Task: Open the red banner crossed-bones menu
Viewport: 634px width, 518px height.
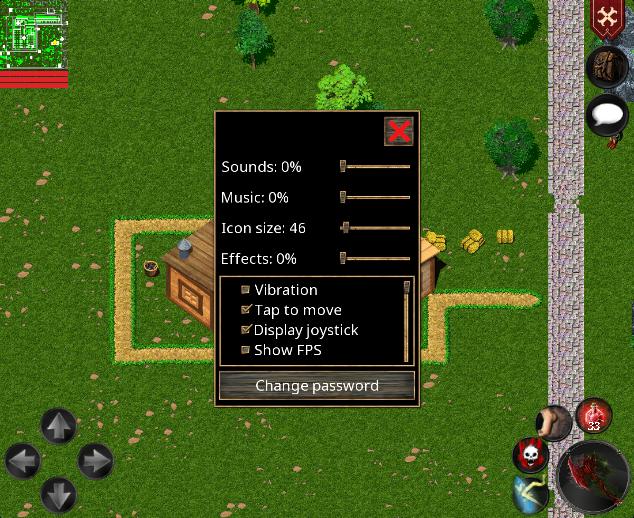Action: coord(607,18)
